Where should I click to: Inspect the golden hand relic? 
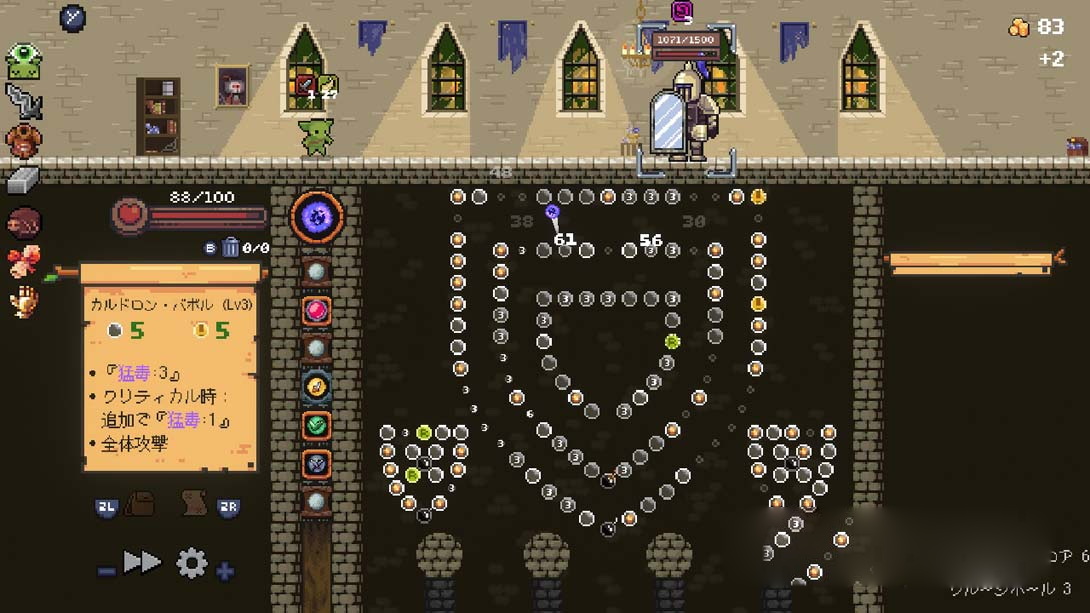tap(23, 300)
